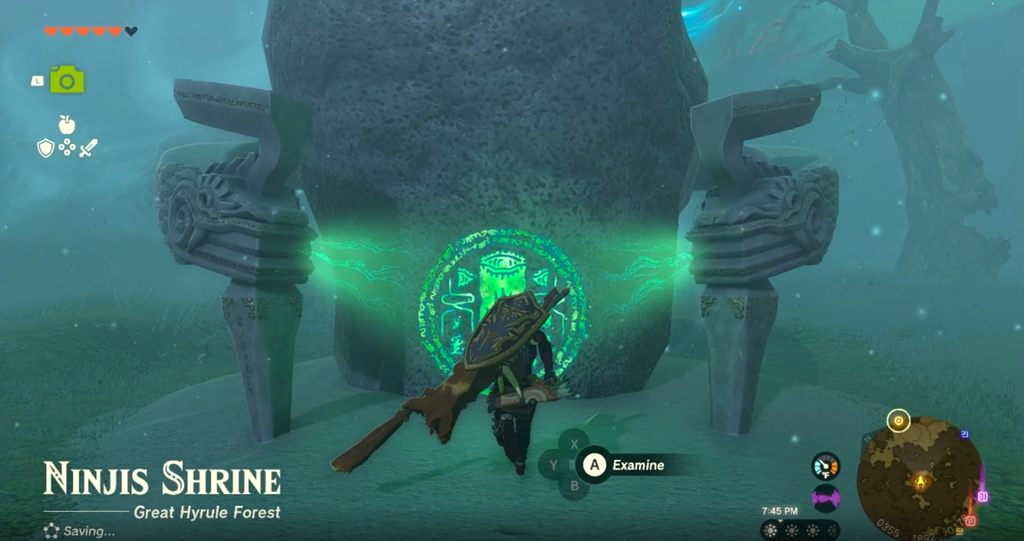Select the blue shrine marker on the minimap
1024x541 pixels.
point(963,434)
